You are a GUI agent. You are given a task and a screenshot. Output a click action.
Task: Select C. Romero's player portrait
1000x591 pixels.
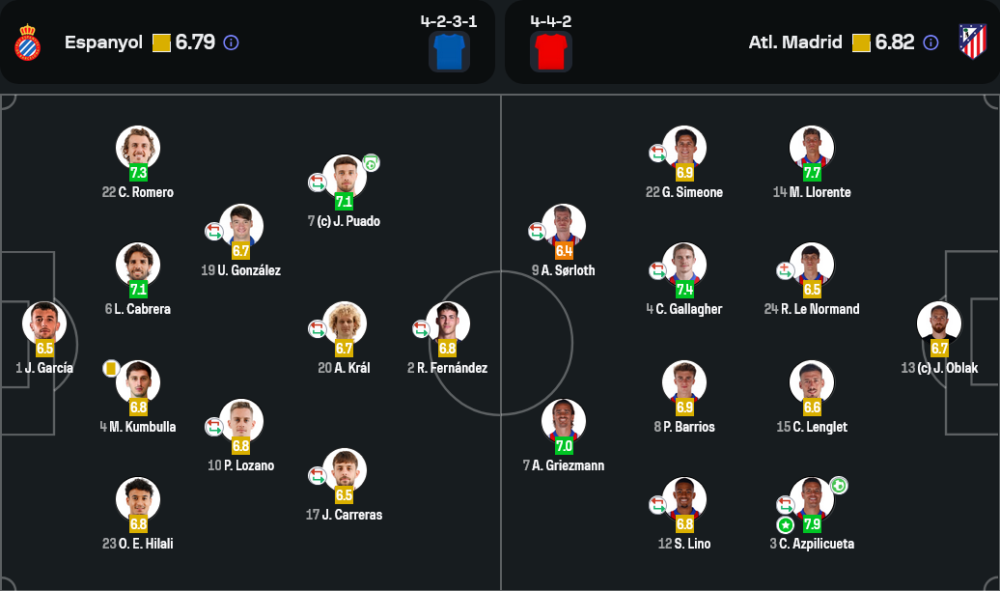[x=138, y=148]
